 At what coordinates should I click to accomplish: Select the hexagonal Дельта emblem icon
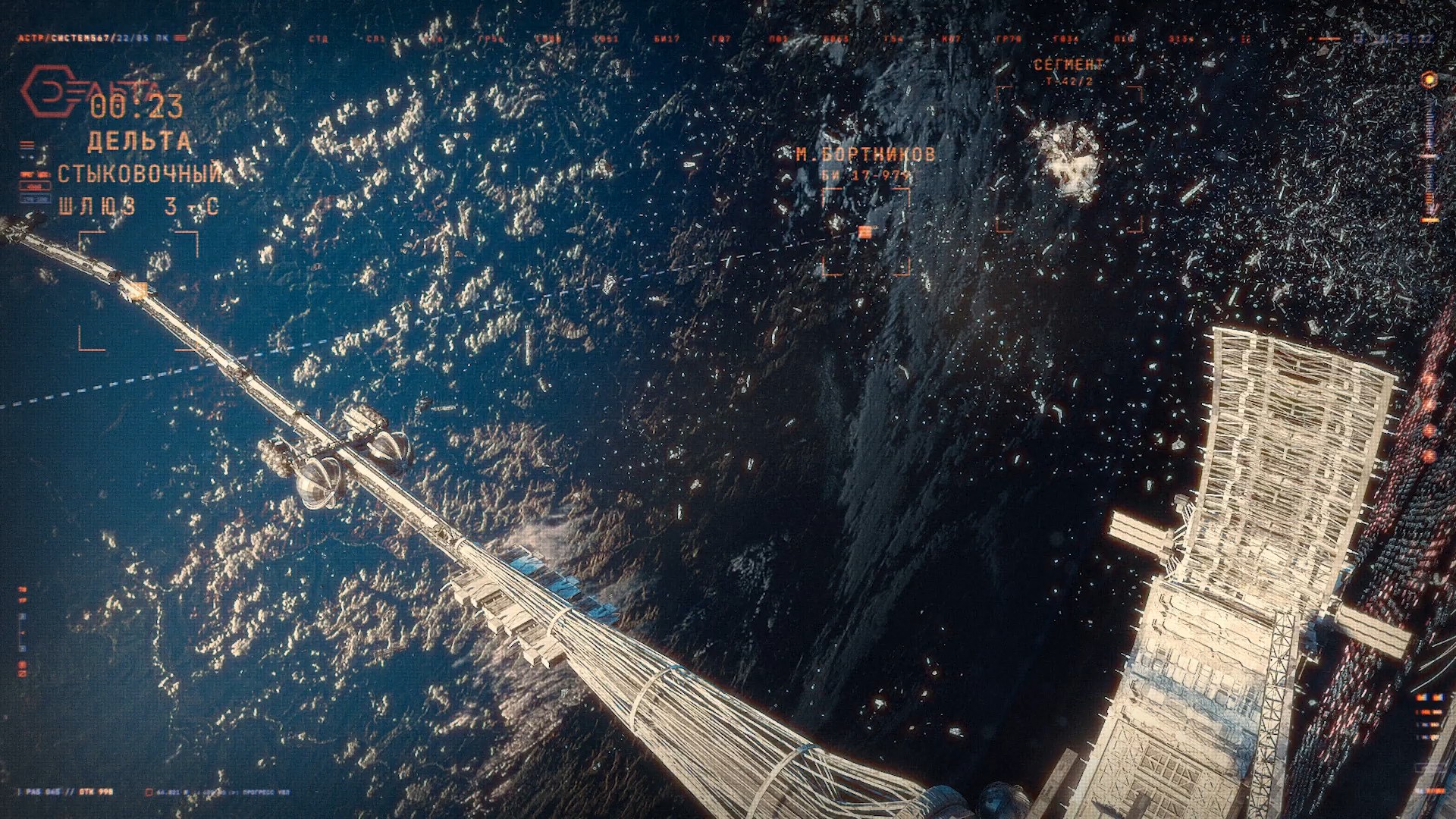point(49,91)
